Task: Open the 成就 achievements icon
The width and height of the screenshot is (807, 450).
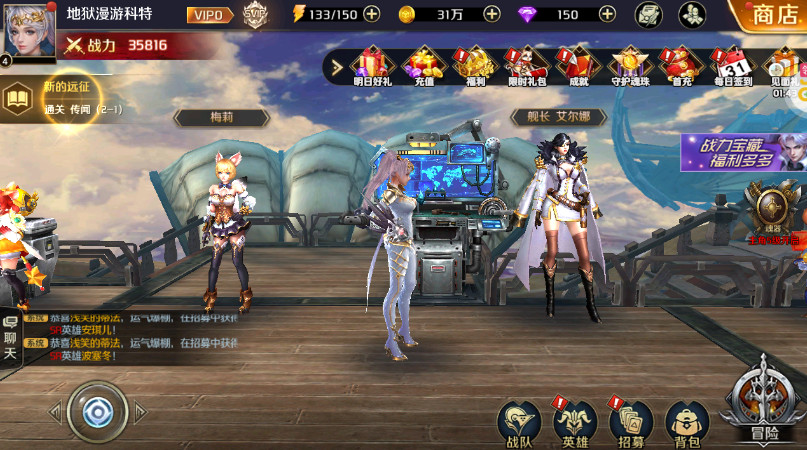Action: (x=578, y=66)
